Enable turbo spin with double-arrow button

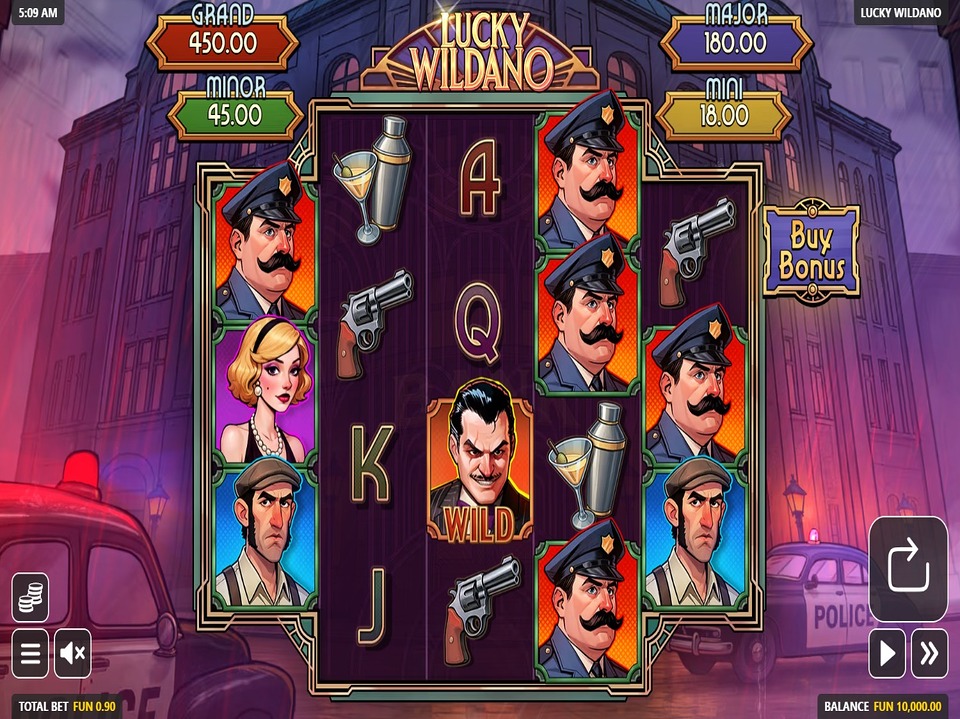pyautogui.click(x=930, y=654)
